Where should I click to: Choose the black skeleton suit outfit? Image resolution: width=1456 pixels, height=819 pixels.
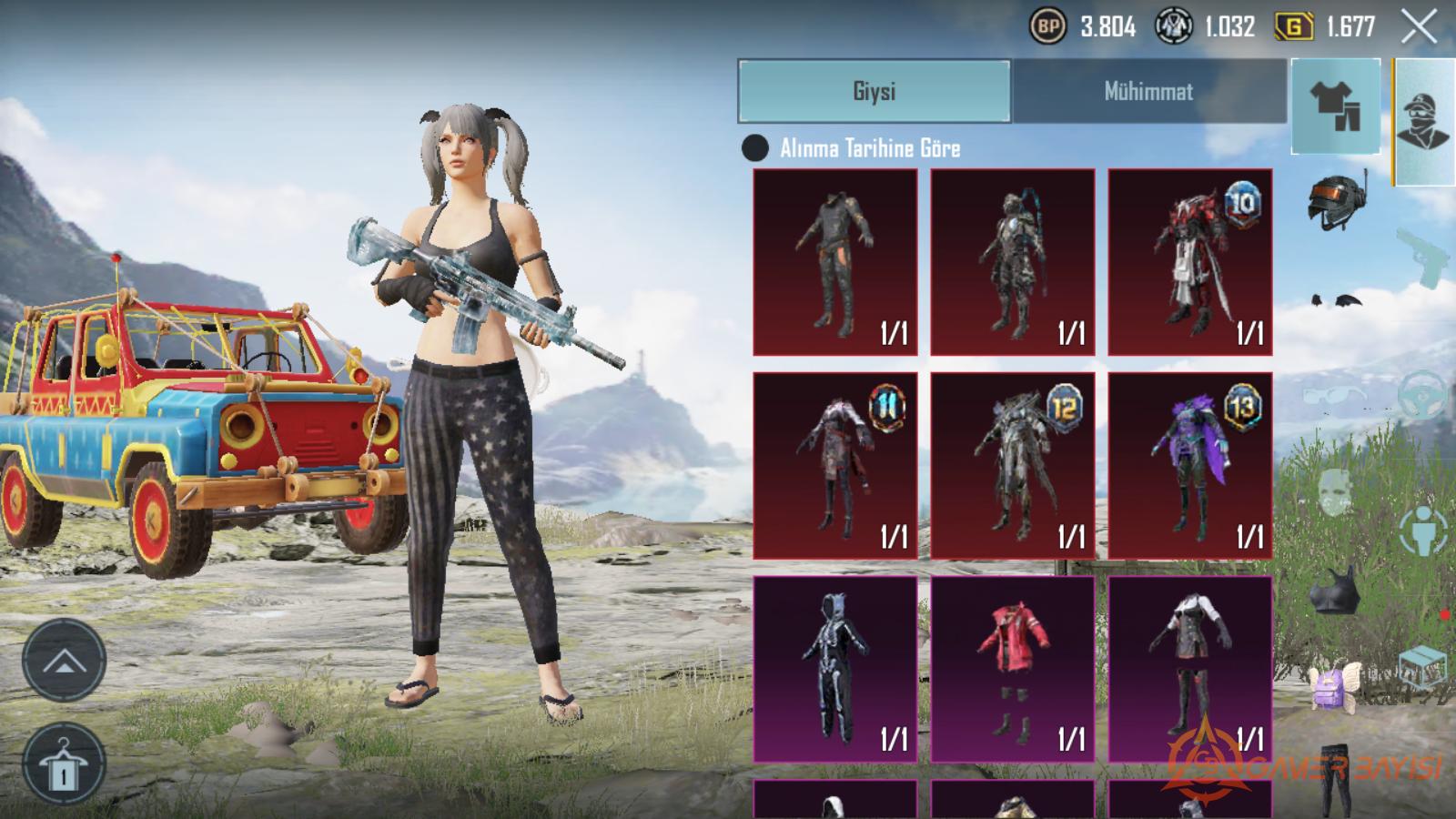[834, 669]
